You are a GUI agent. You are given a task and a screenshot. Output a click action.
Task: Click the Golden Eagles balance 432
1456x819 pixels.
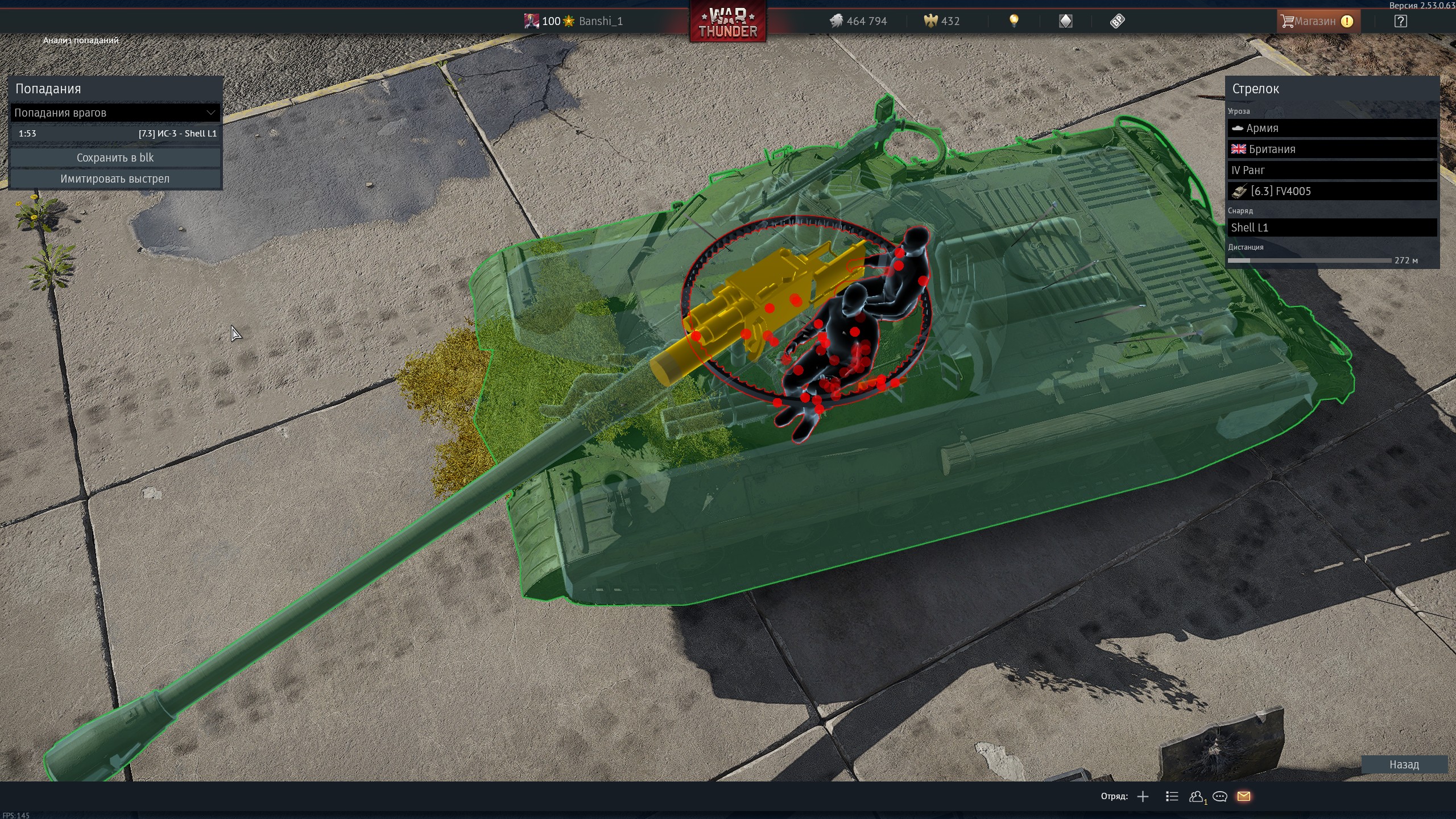pyautogui.click(x=942, y=22)
